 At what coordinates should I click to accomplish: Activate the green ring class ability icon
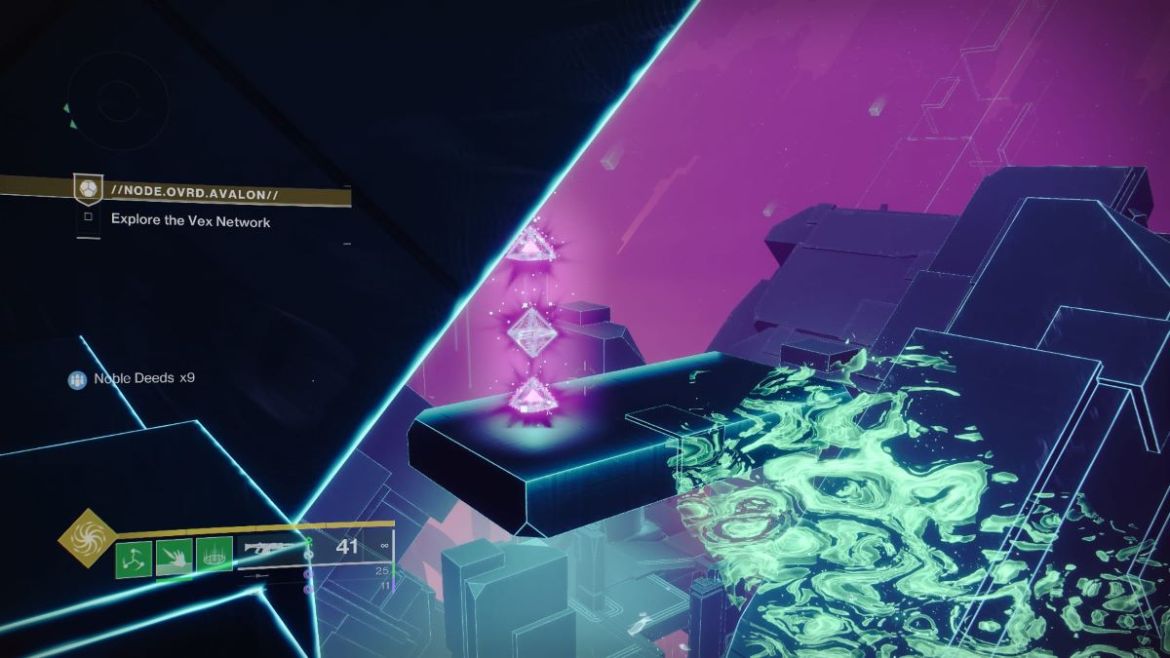[x=214, y=556]
